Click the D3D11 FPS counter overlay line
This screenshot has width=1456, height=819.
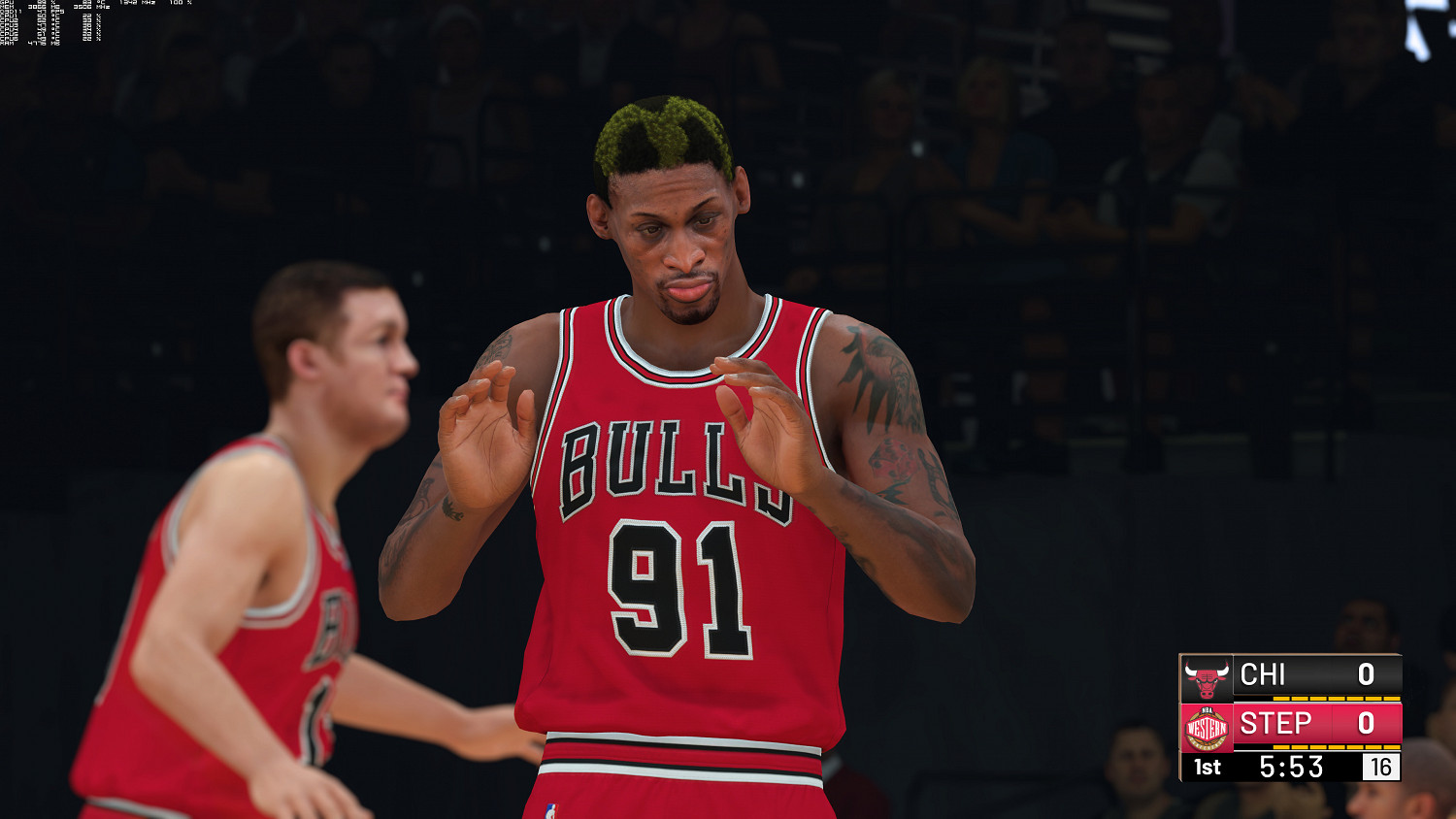pos(34,12)
